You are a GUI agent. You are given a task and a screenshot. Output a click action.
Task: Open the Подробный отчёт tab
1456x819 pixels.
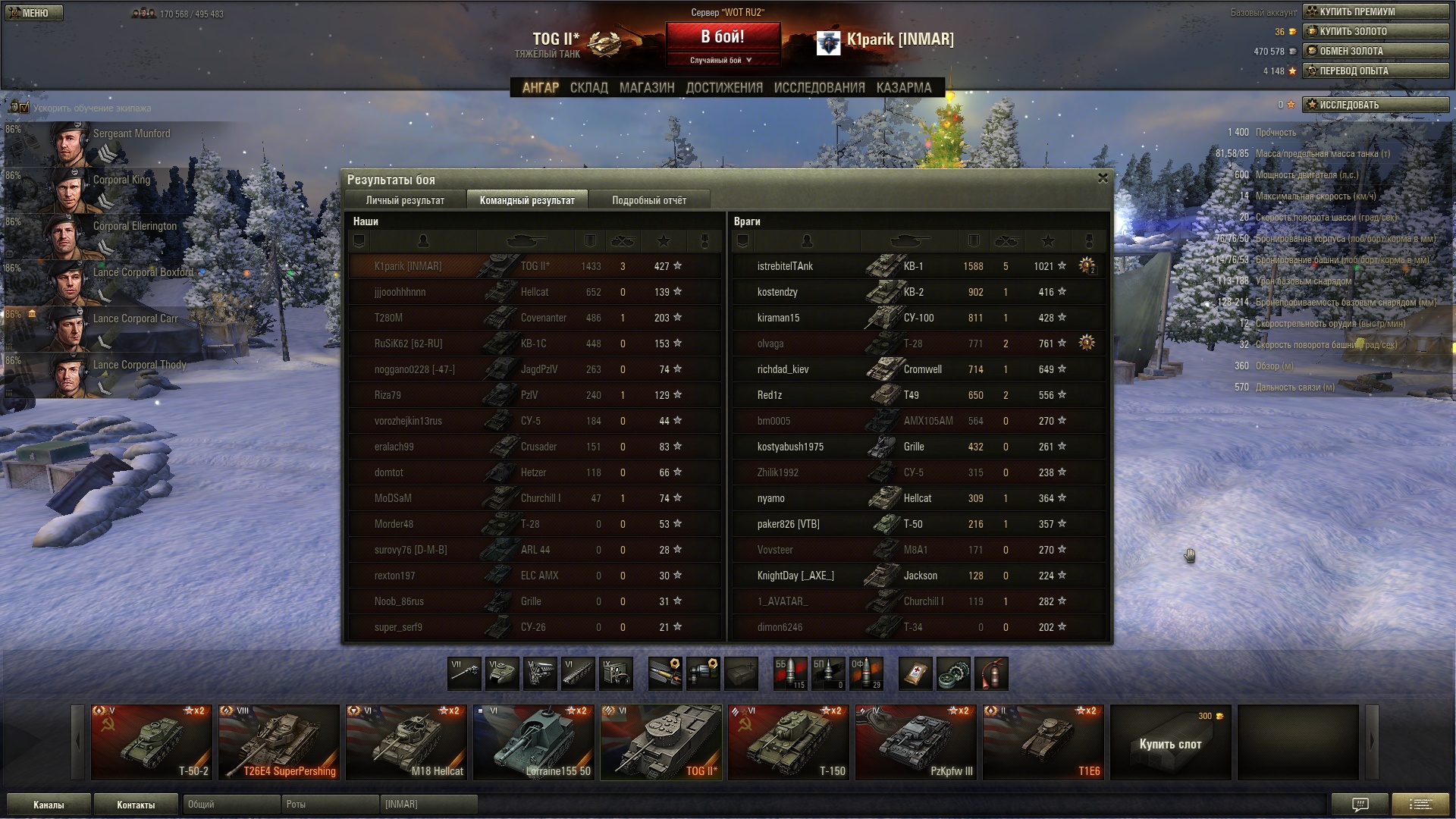pos(649,200)
